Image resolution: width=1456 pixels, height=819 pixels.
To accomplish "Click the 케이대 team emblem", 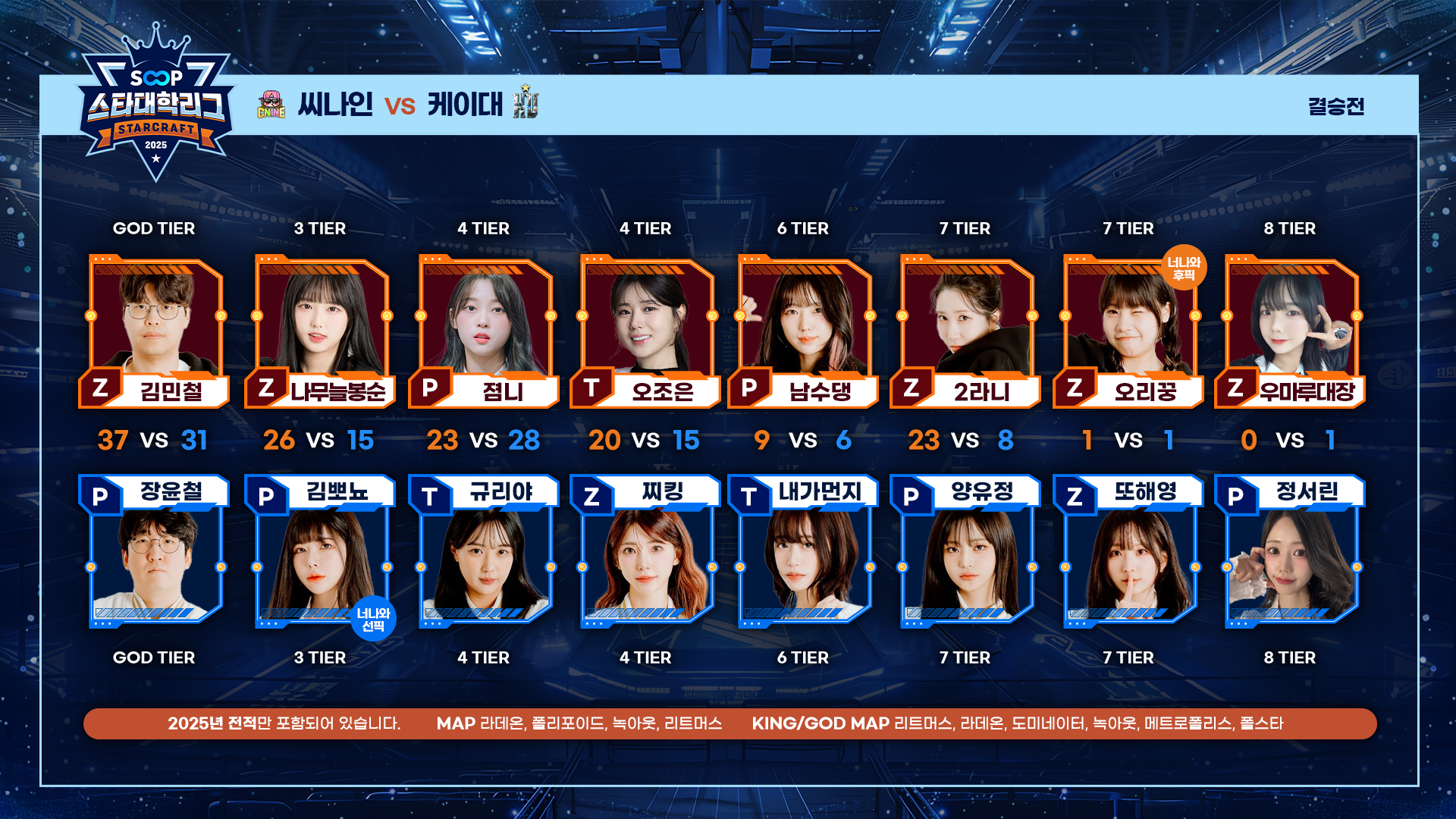I will (525, 102).
